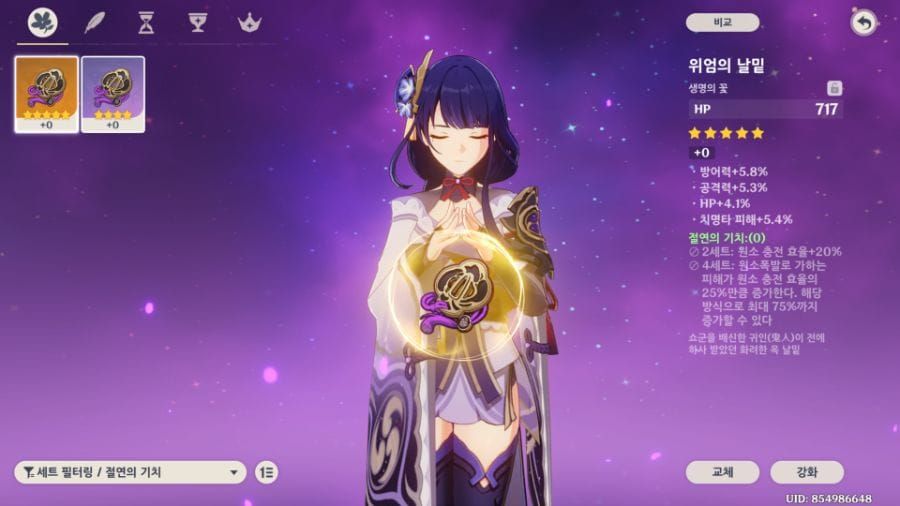Screen dimensions: 900x506
Task: Open the sort order list button
Action: tap(267, 472)
